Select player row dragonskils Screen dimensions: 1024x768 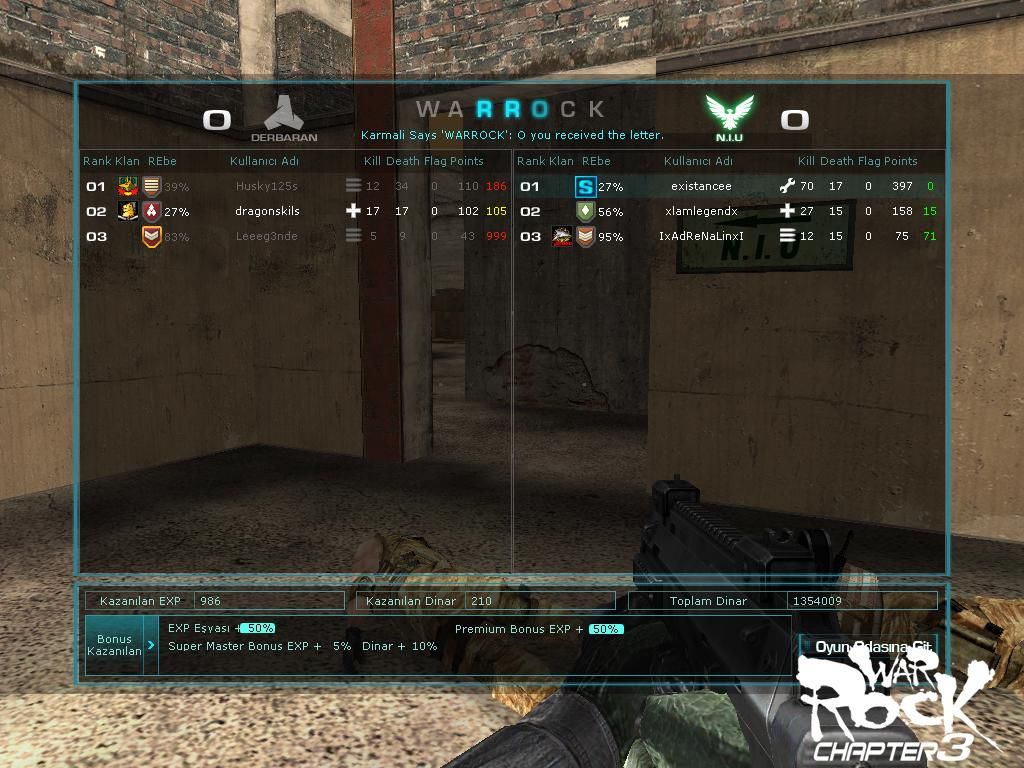coord(267,211)
